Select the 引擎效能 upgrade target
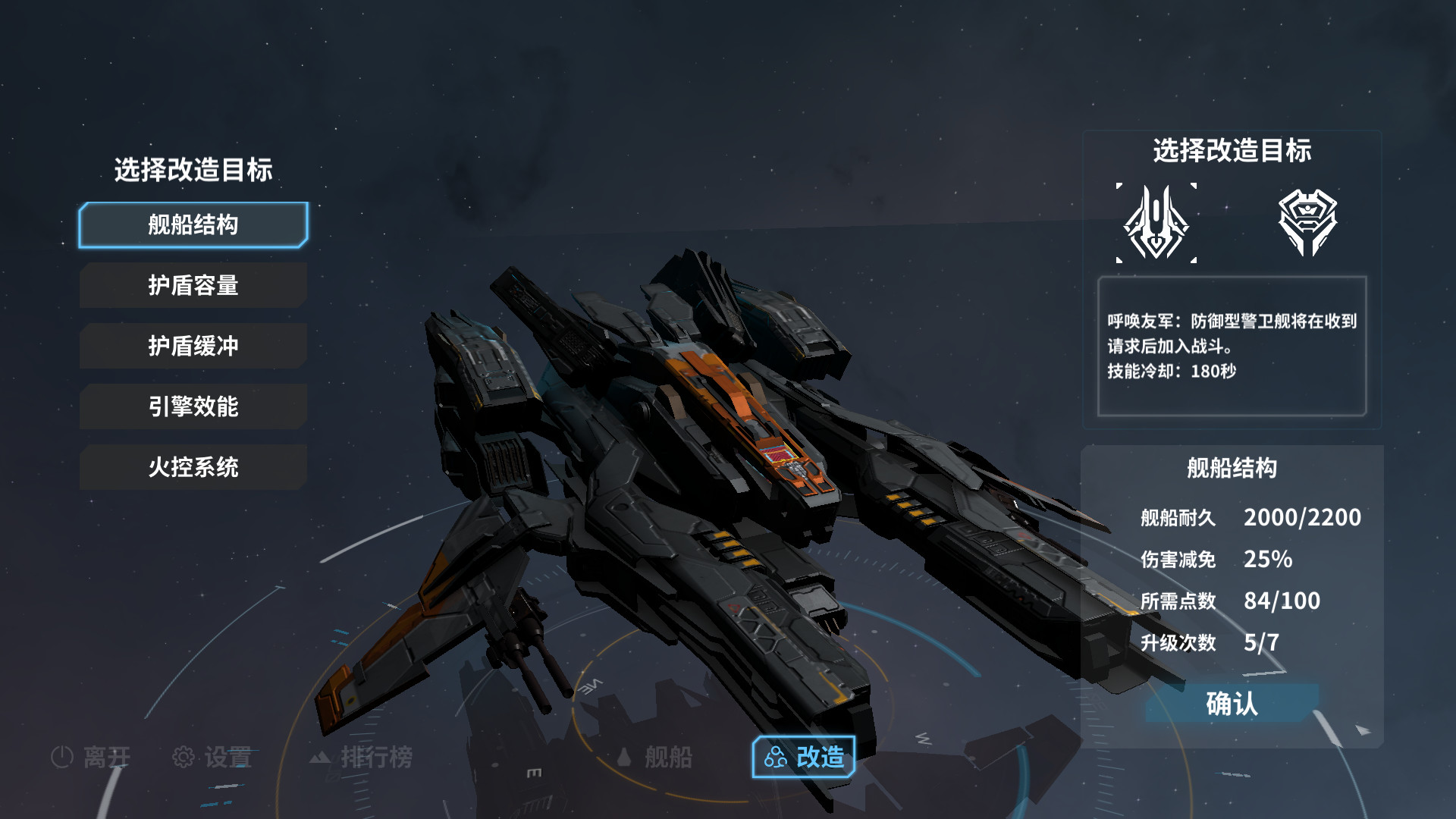Viewport: 1456px width, 819px height. pyautogui.click(x=192, y=406)
